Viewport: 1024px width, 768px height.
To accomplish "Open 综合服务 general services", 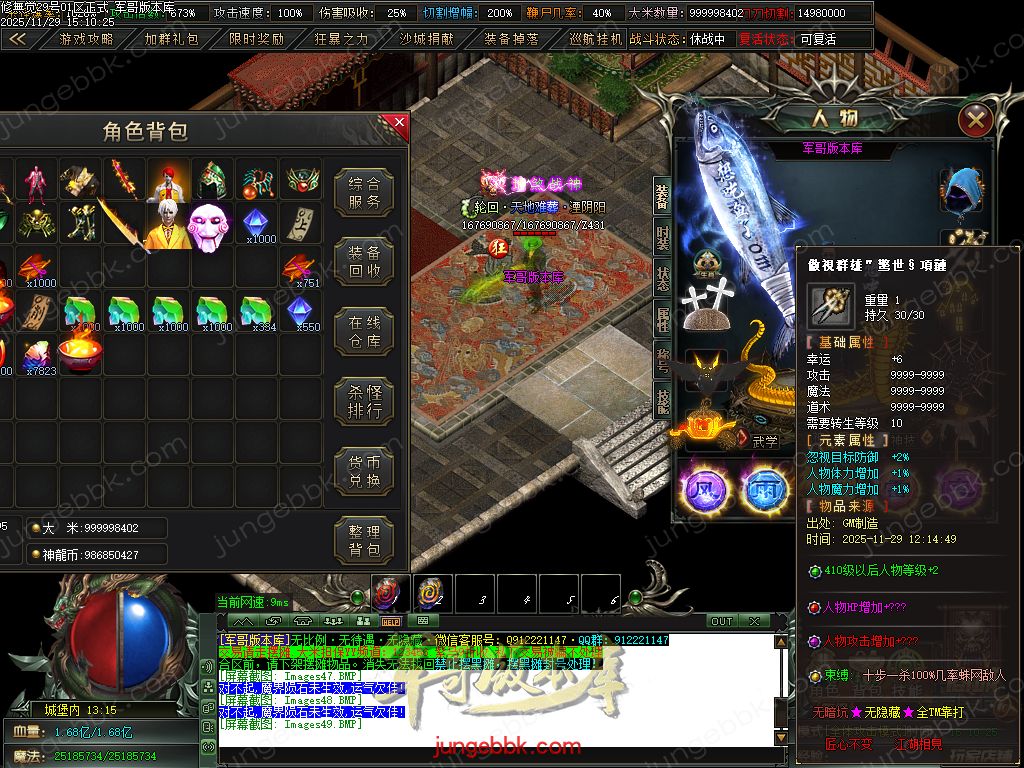I will point(364,193).
